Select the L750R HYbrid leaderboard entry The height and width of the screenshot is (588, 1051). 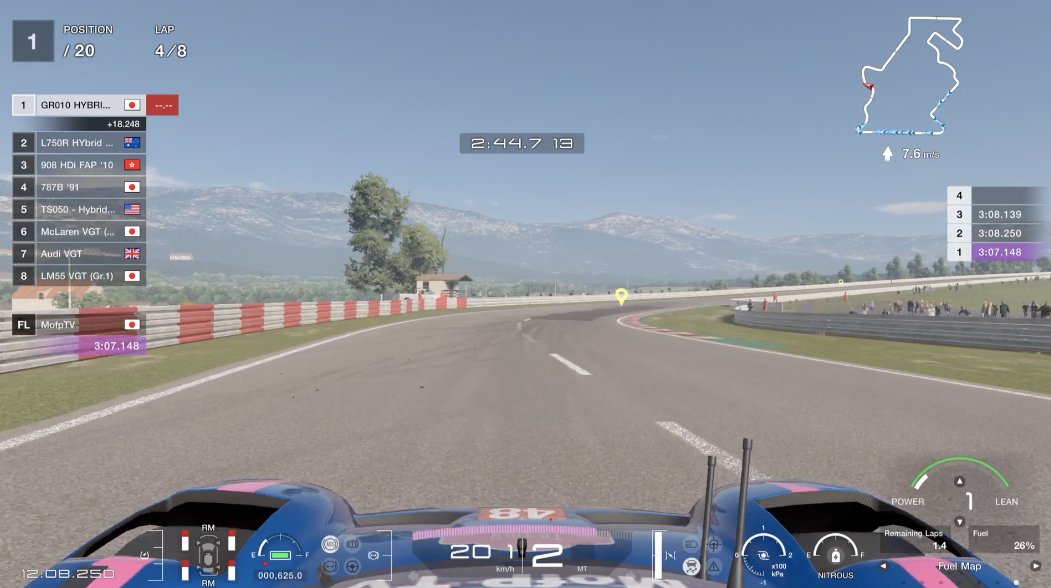click(78, 143)
